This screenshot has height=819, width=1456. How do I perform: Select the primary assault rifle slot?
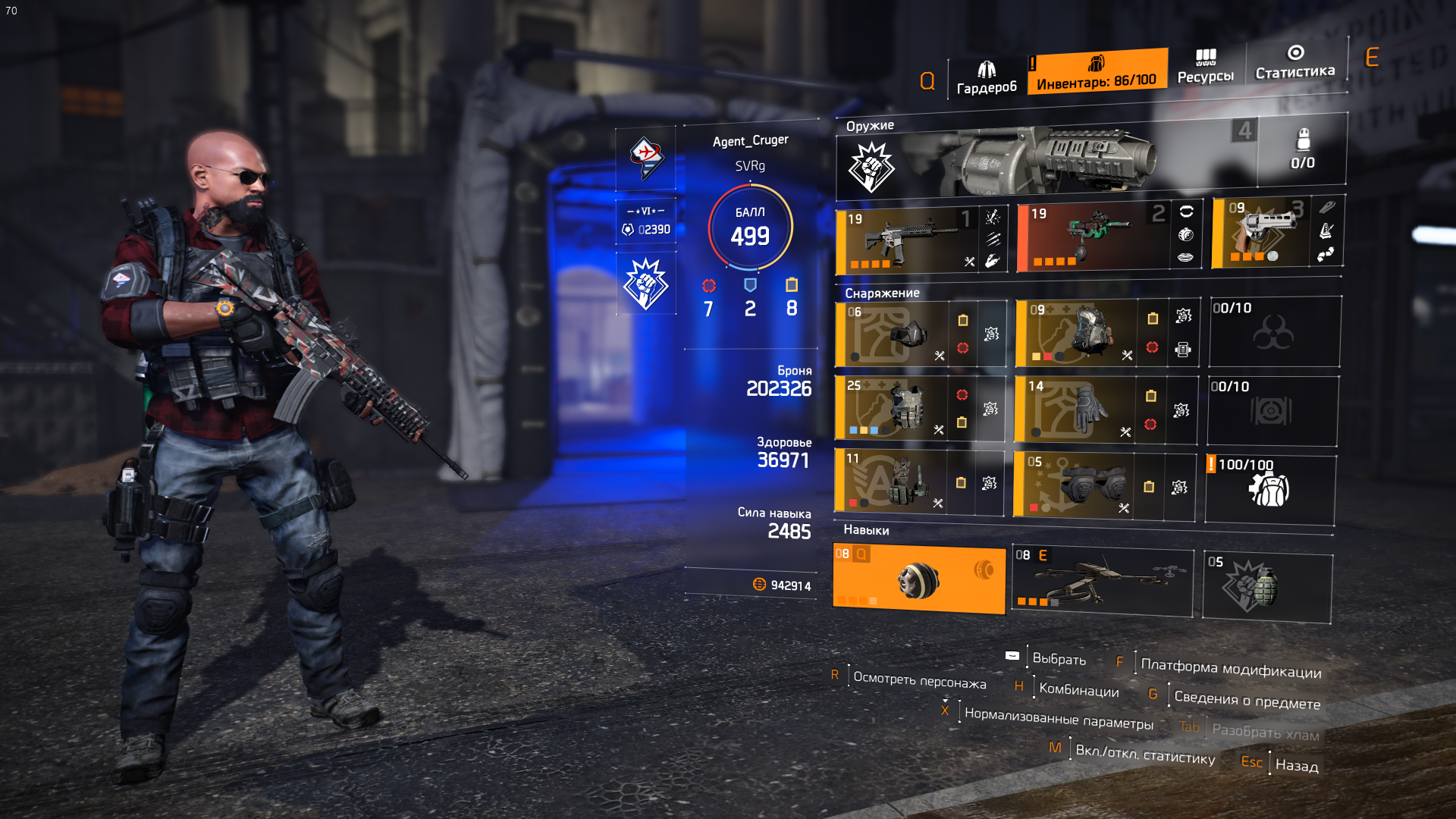tap(906, 240)
